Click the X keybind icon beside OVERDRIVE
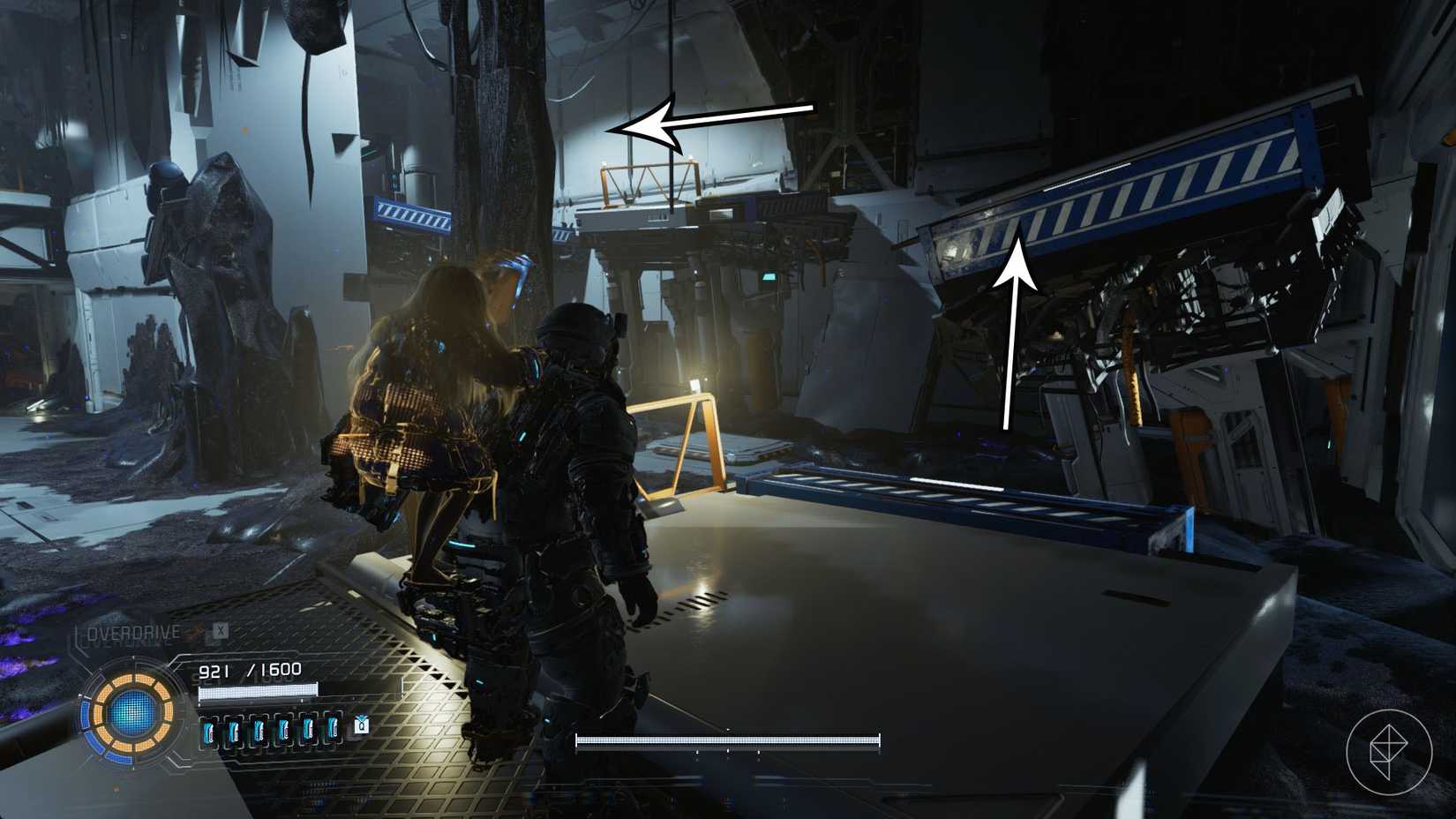The width and height of the screenshot is (1456, 819). [219, 632]
